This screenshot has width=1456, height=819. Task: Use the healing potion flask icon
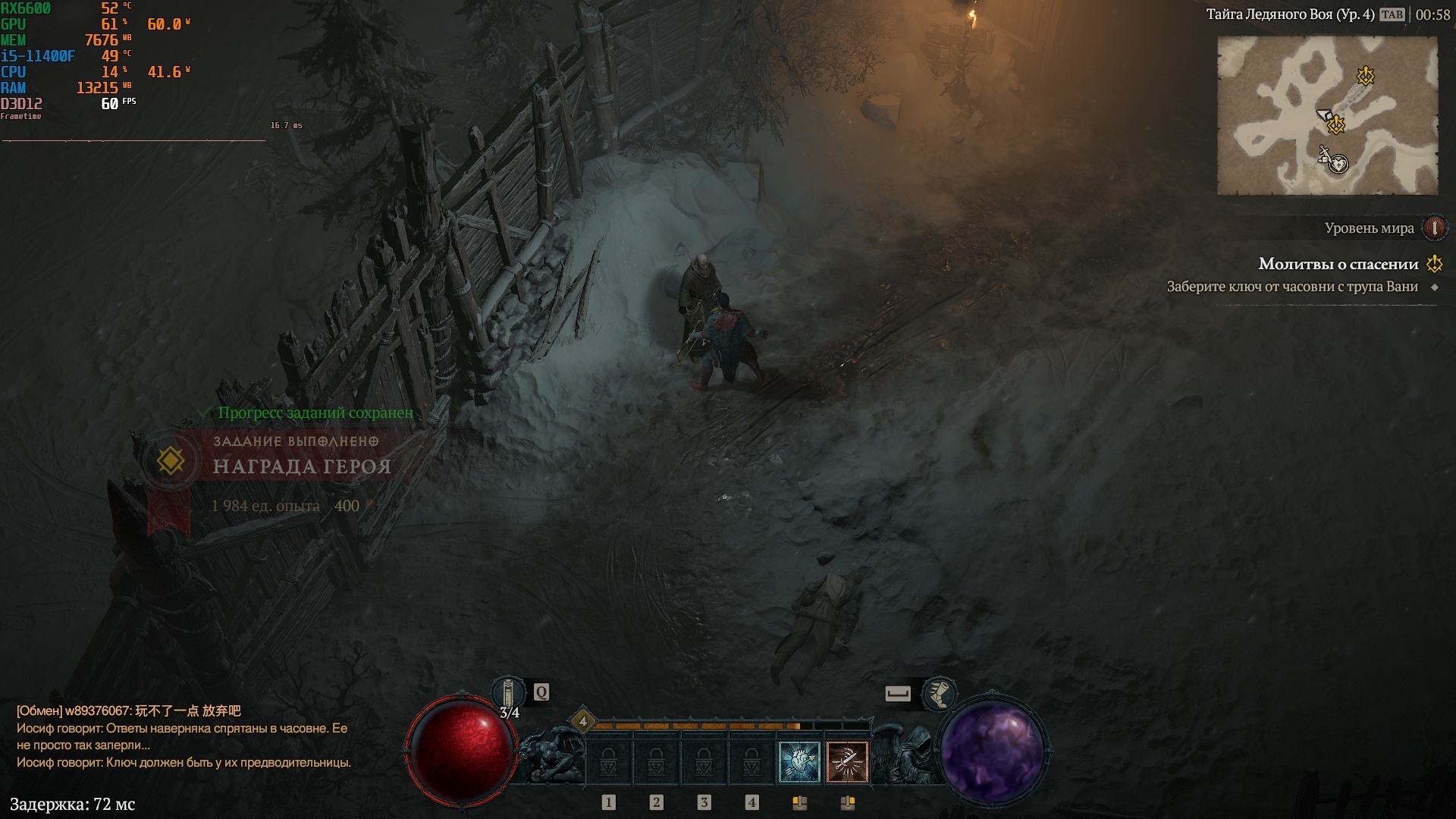(509, 692)
